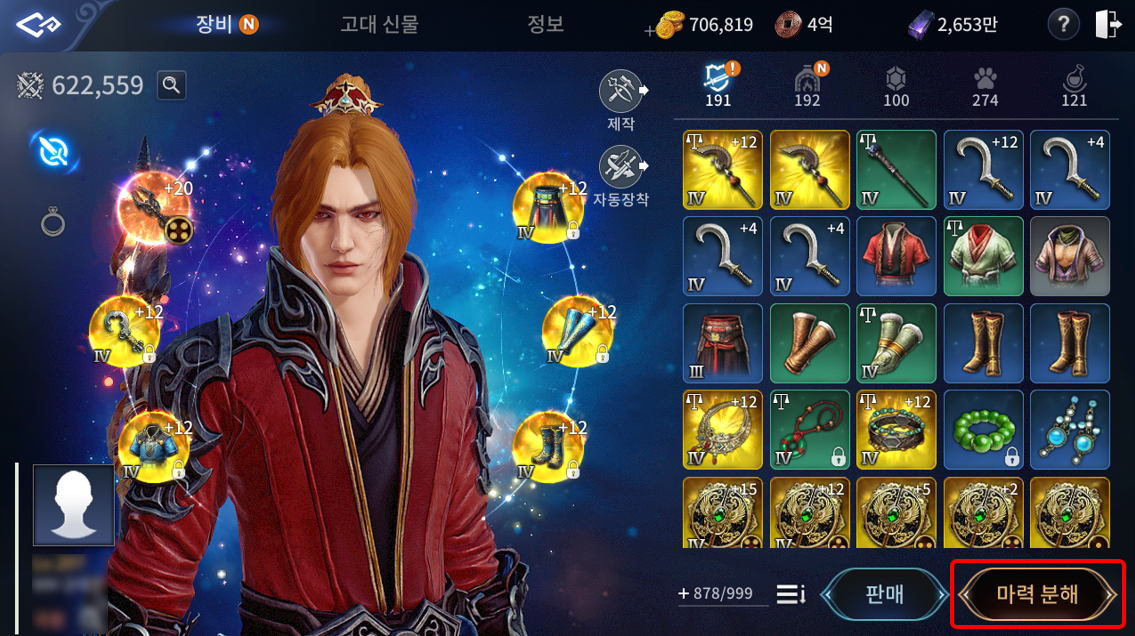The image size is (1135, 636).
Task: Open the inventory sort list icon
Action: click(x=791, y=594)
